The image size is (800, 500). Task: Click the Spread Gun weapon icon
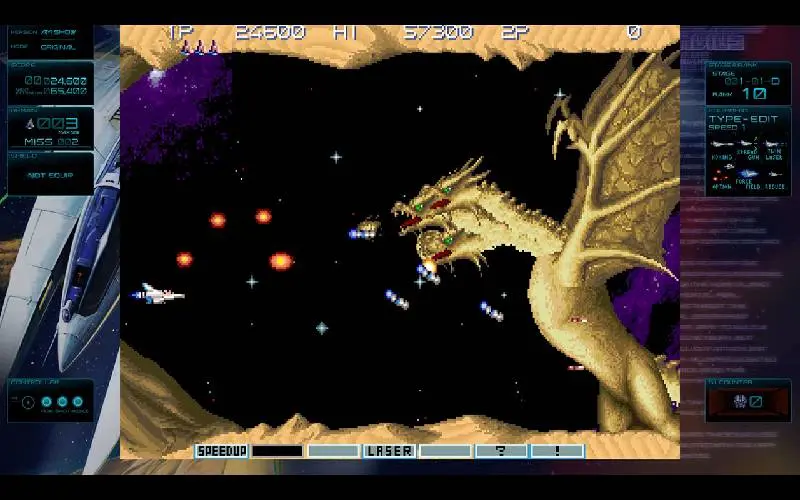coord(747,145)
